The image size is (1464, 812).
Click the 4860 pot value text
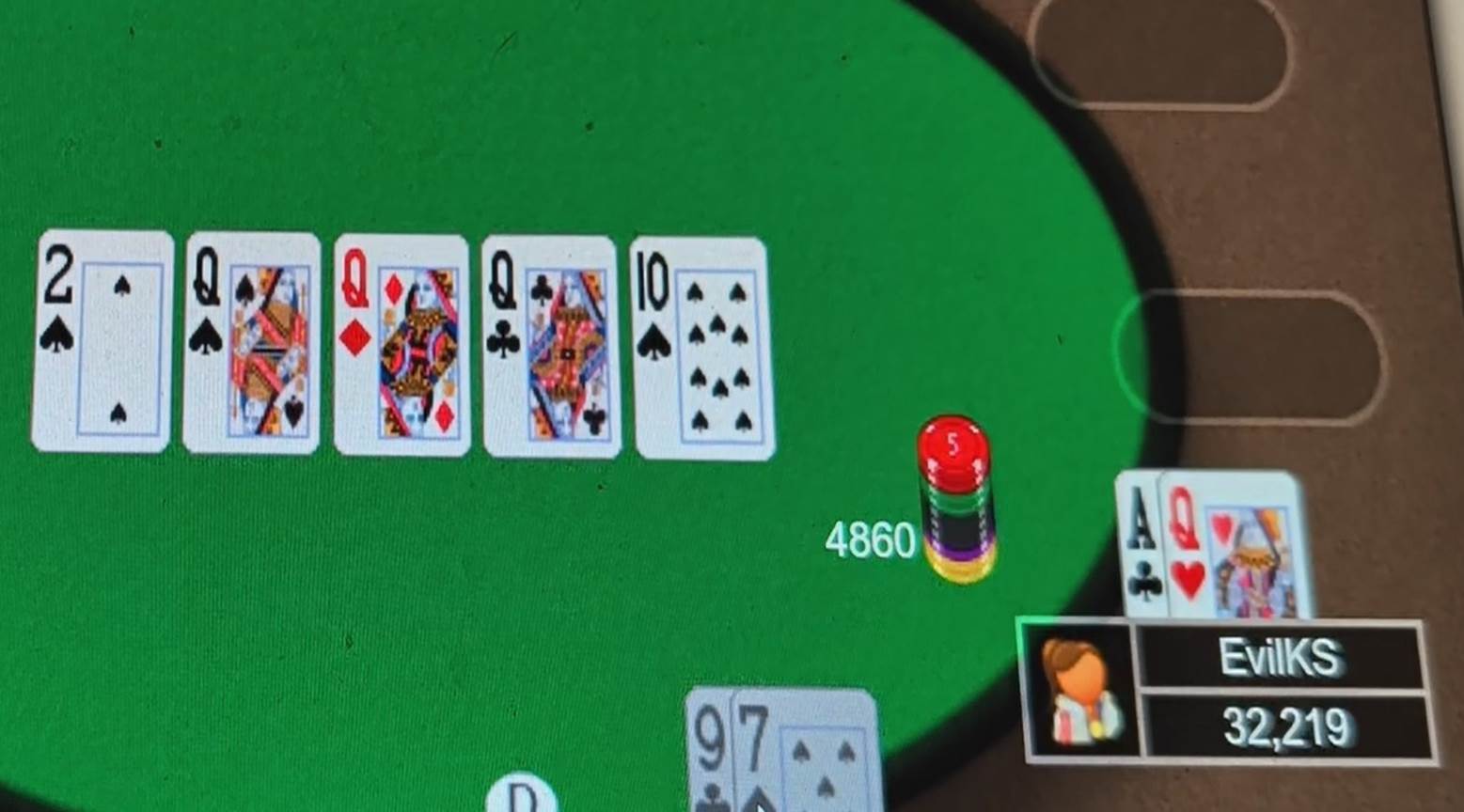point(873,540)
